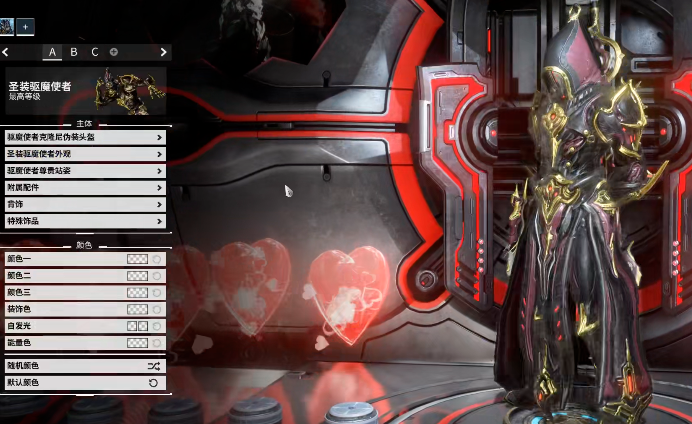Switch to appearance slot B
The image size is (692, 424).
click(x=74, y=51)
